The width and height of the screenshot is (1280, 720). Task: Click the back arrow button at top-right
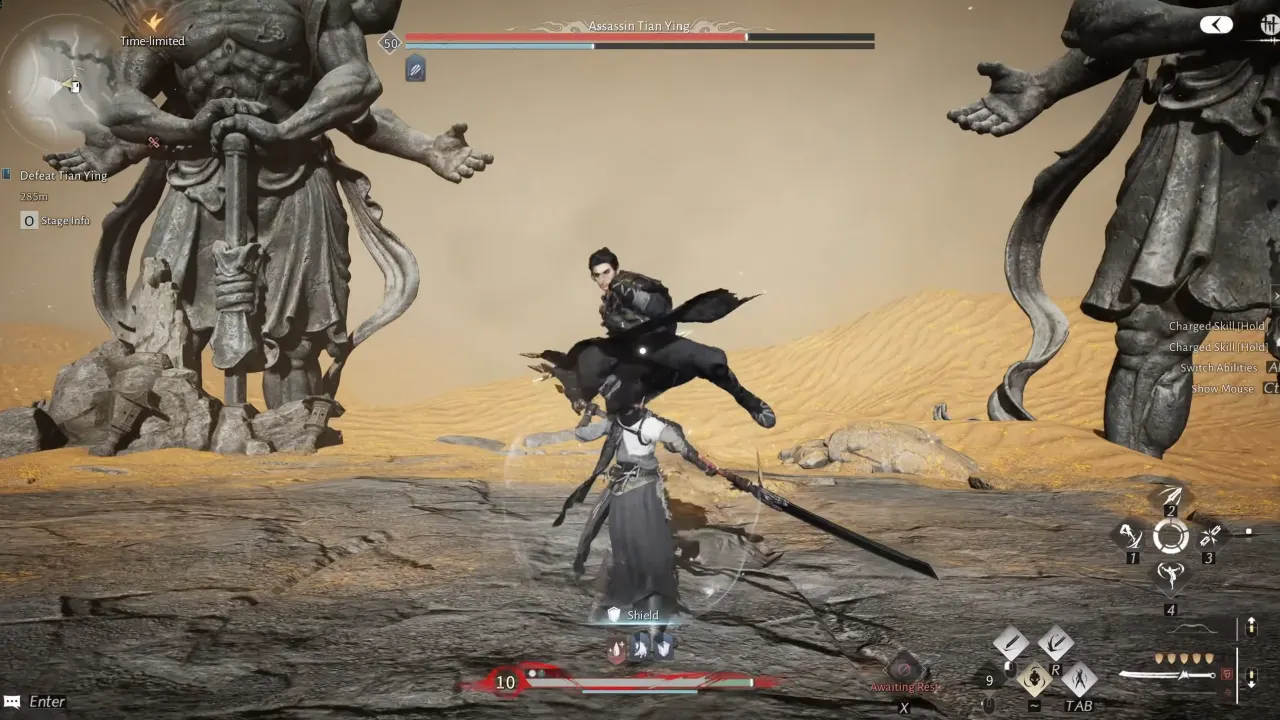coord(1216,24)
